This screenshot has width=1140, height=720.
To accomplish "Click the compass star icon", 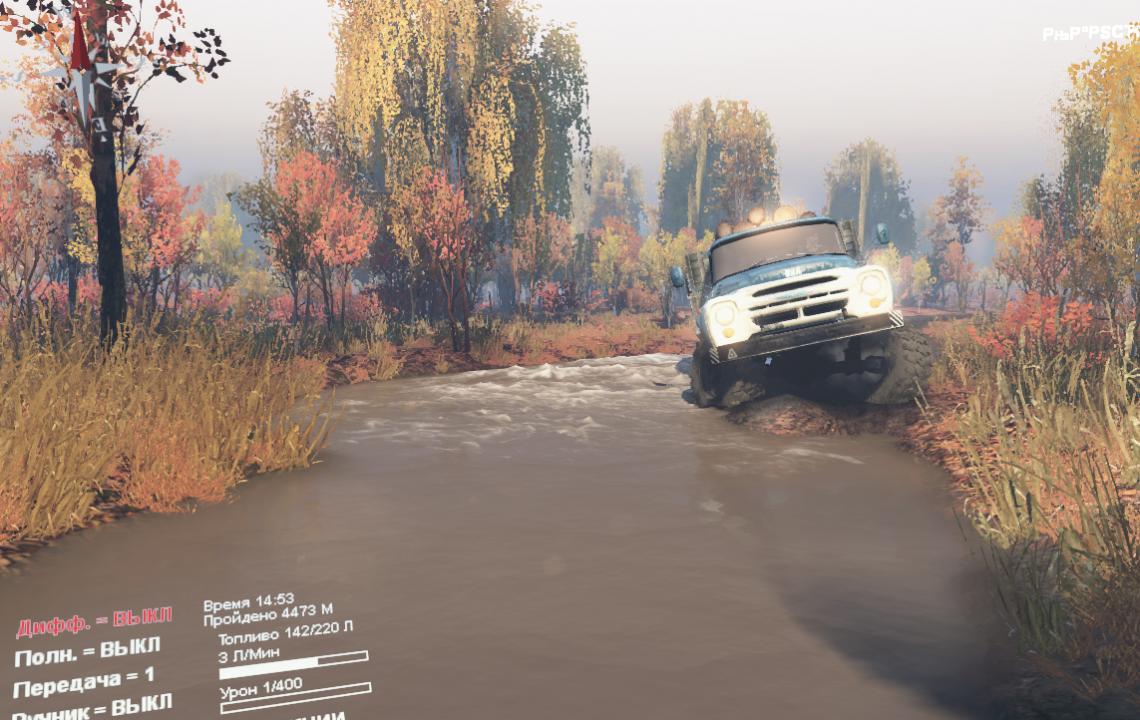I will pyautogui.click(x=82, y=75).
